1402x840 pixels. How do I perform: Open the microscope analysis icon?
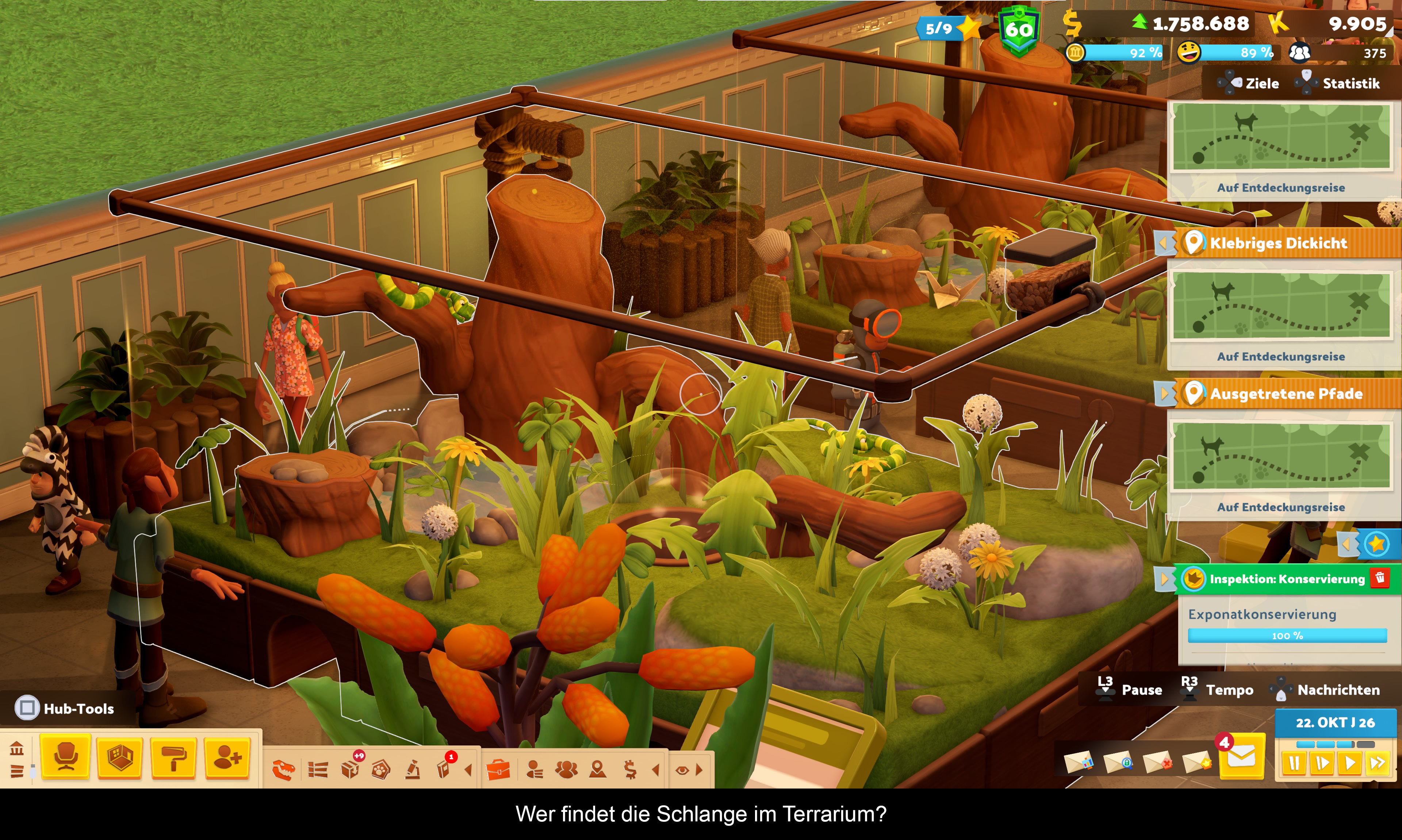413,770
